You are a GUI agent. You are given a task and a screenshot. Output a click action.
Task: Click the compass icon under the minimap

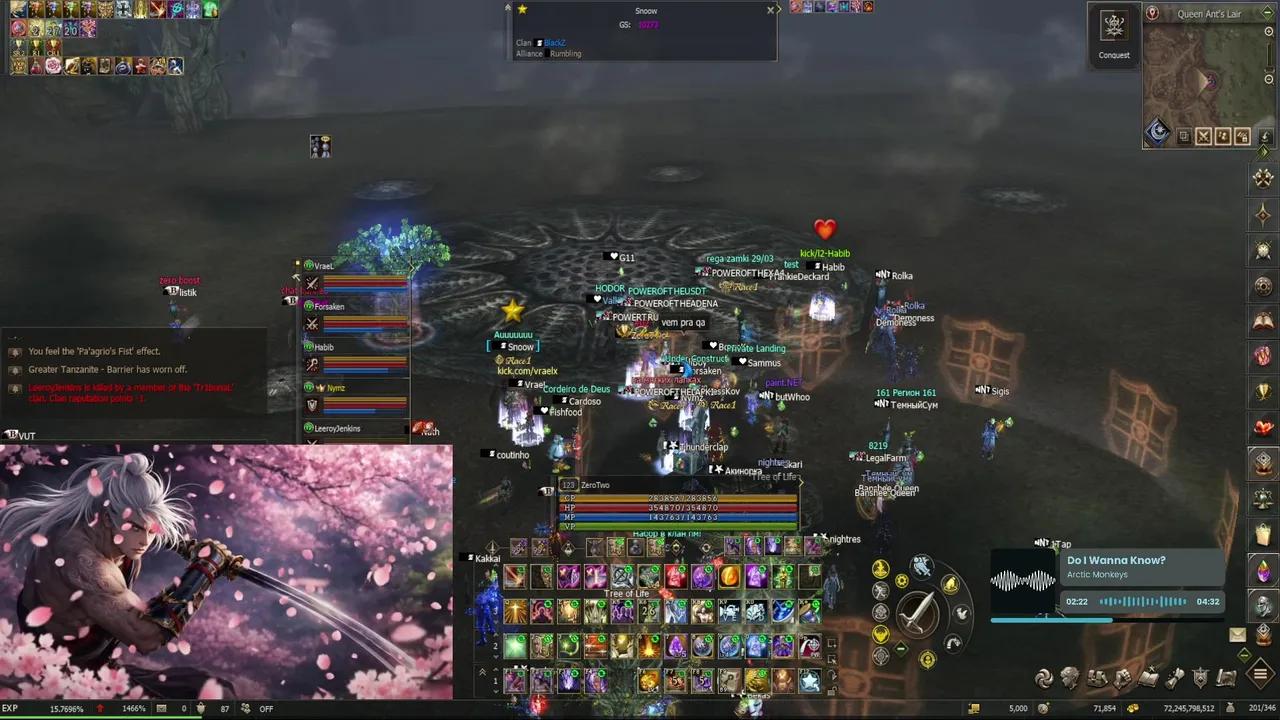coord(1157,131)
